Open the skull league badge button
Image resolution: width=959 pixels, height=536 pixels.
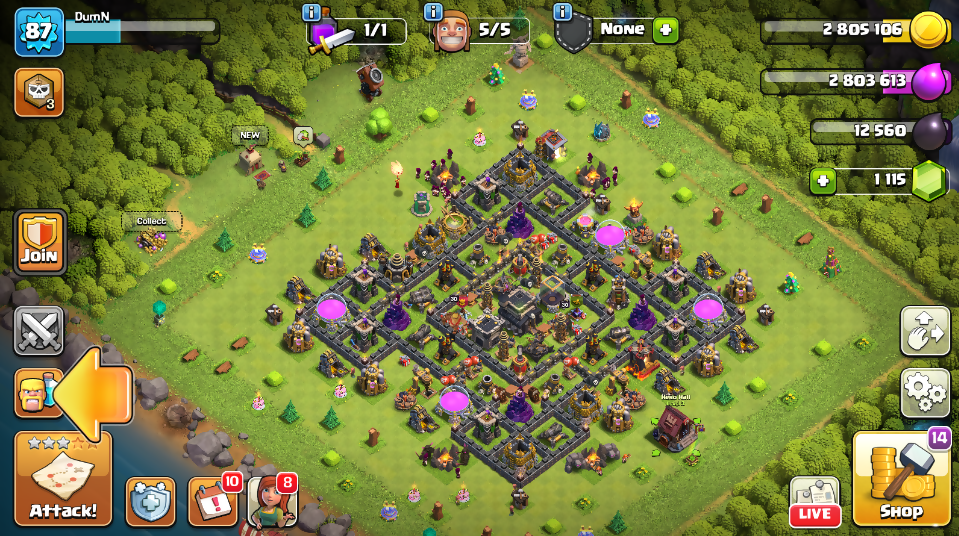pos(39,92)
